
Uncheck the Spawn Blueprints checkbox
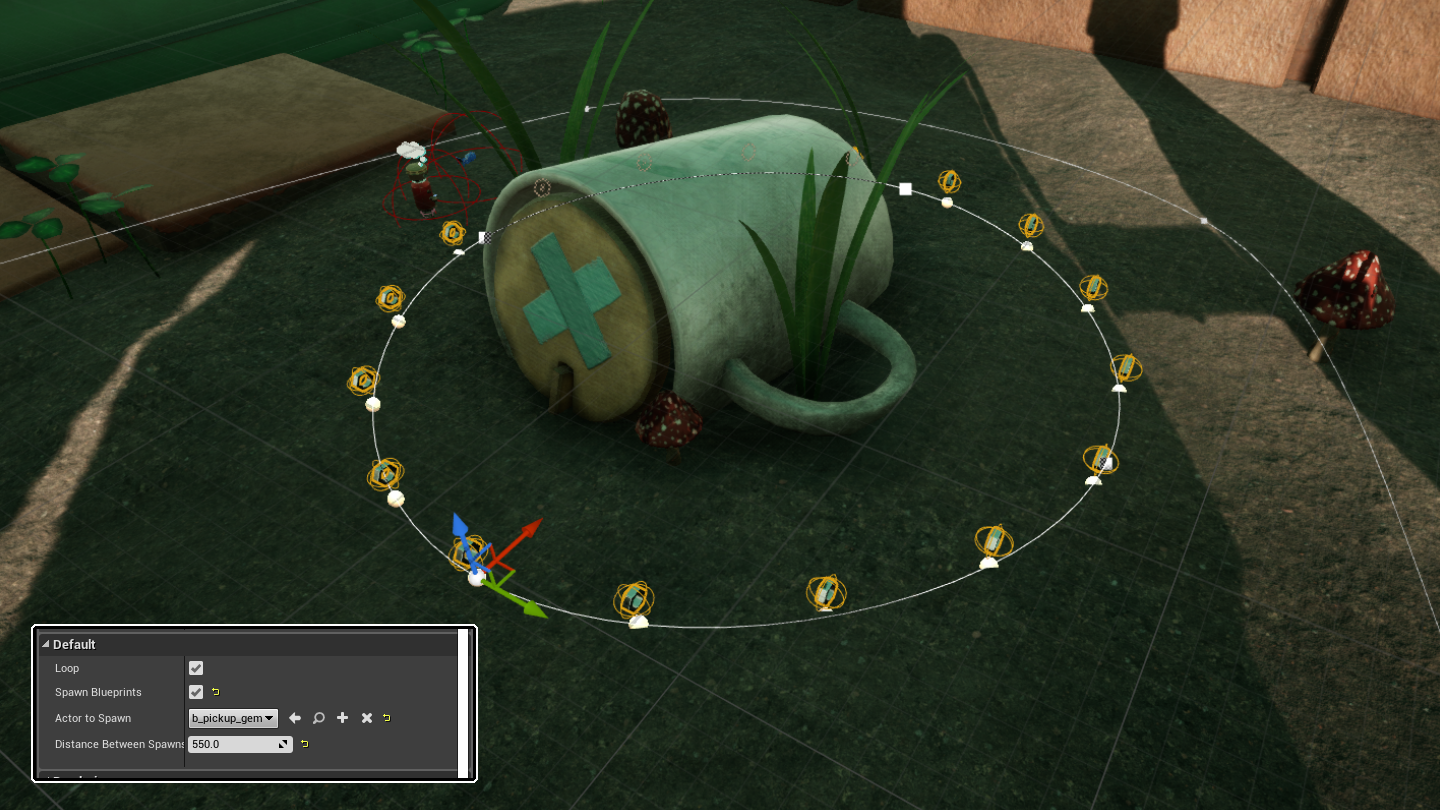click(196, 692)
